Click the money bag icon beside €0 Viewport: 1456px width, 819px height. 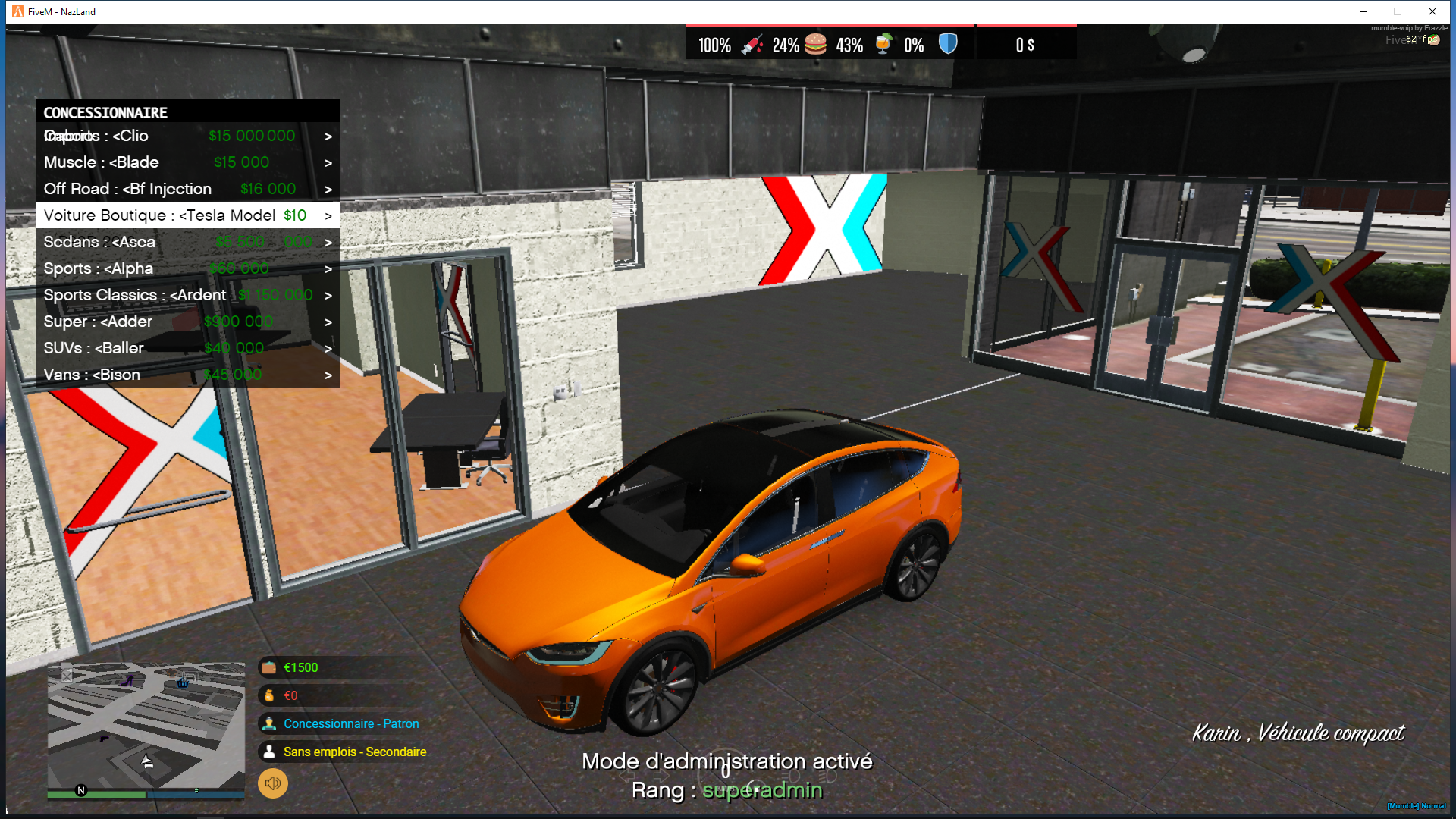click(269, 695)
